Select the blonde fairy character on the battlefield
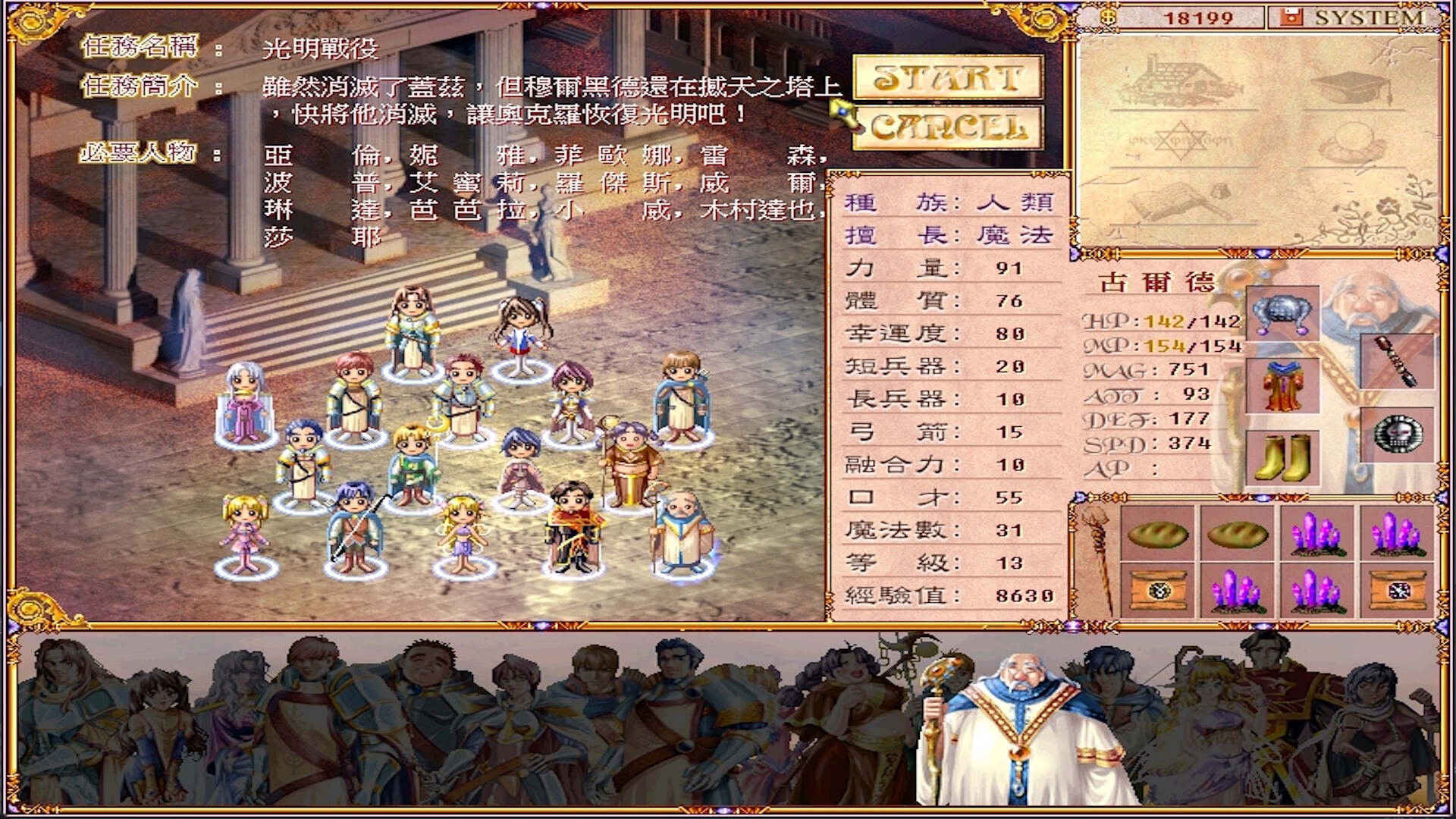 tap(465, 531)
